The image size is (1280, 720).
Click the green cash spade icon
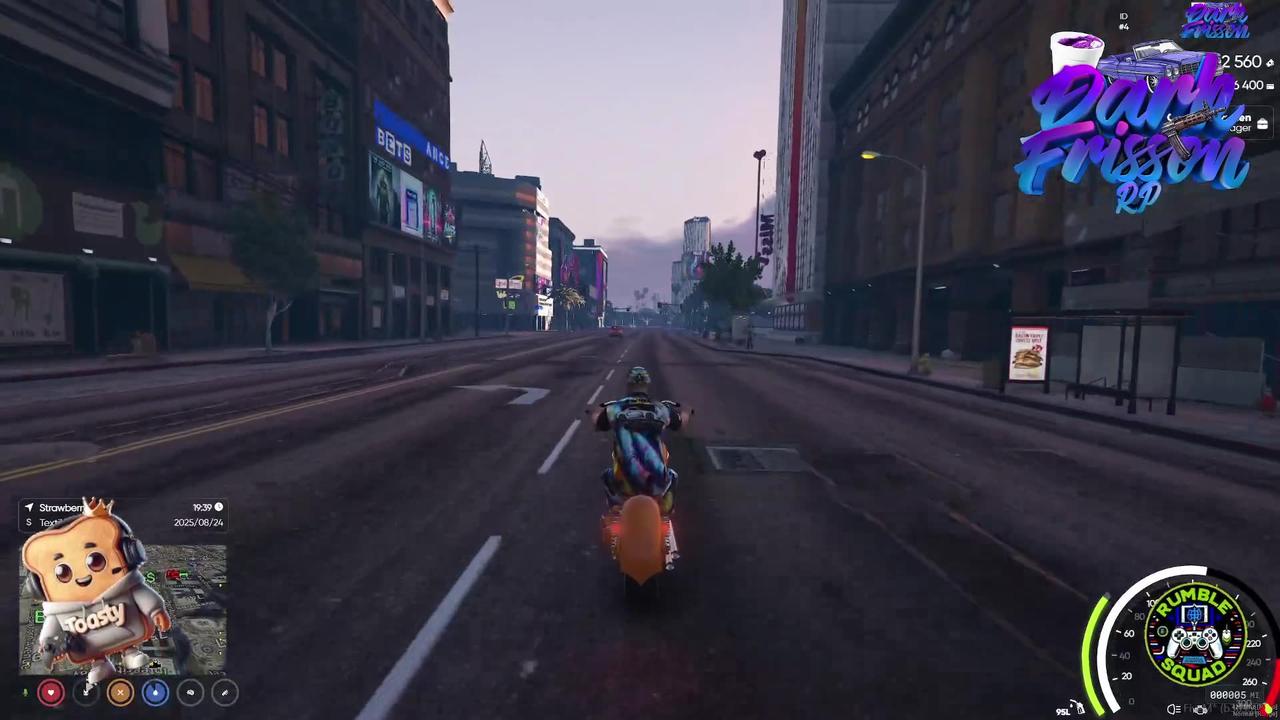[1270, 62]
